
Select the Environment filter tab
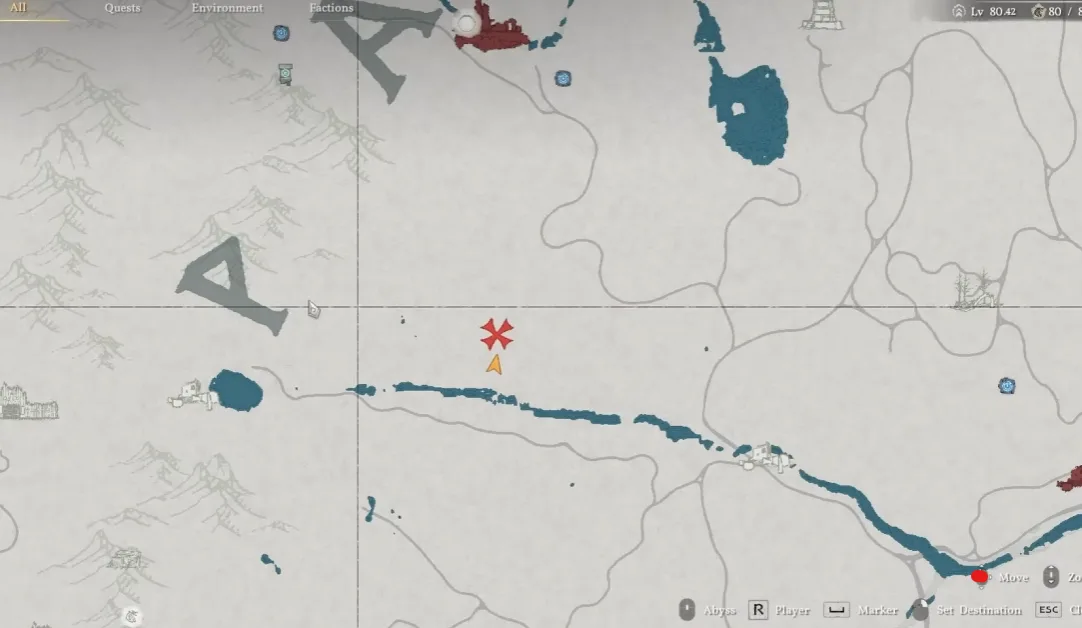pyautogui.click(x=227, y=8)
